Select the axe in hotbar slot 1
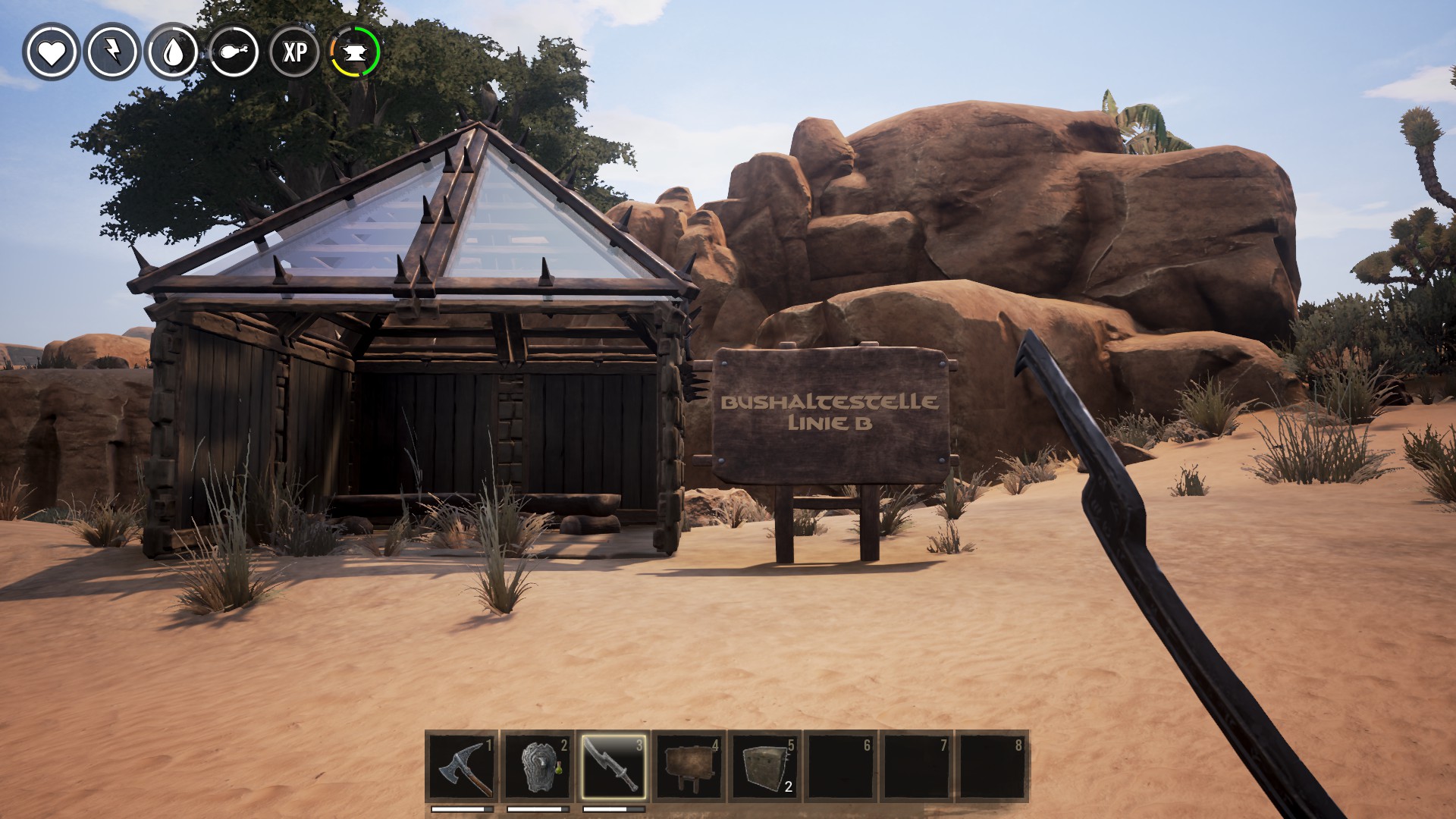The height and width of the screenshot is (819, 1456). pos(463,767)
